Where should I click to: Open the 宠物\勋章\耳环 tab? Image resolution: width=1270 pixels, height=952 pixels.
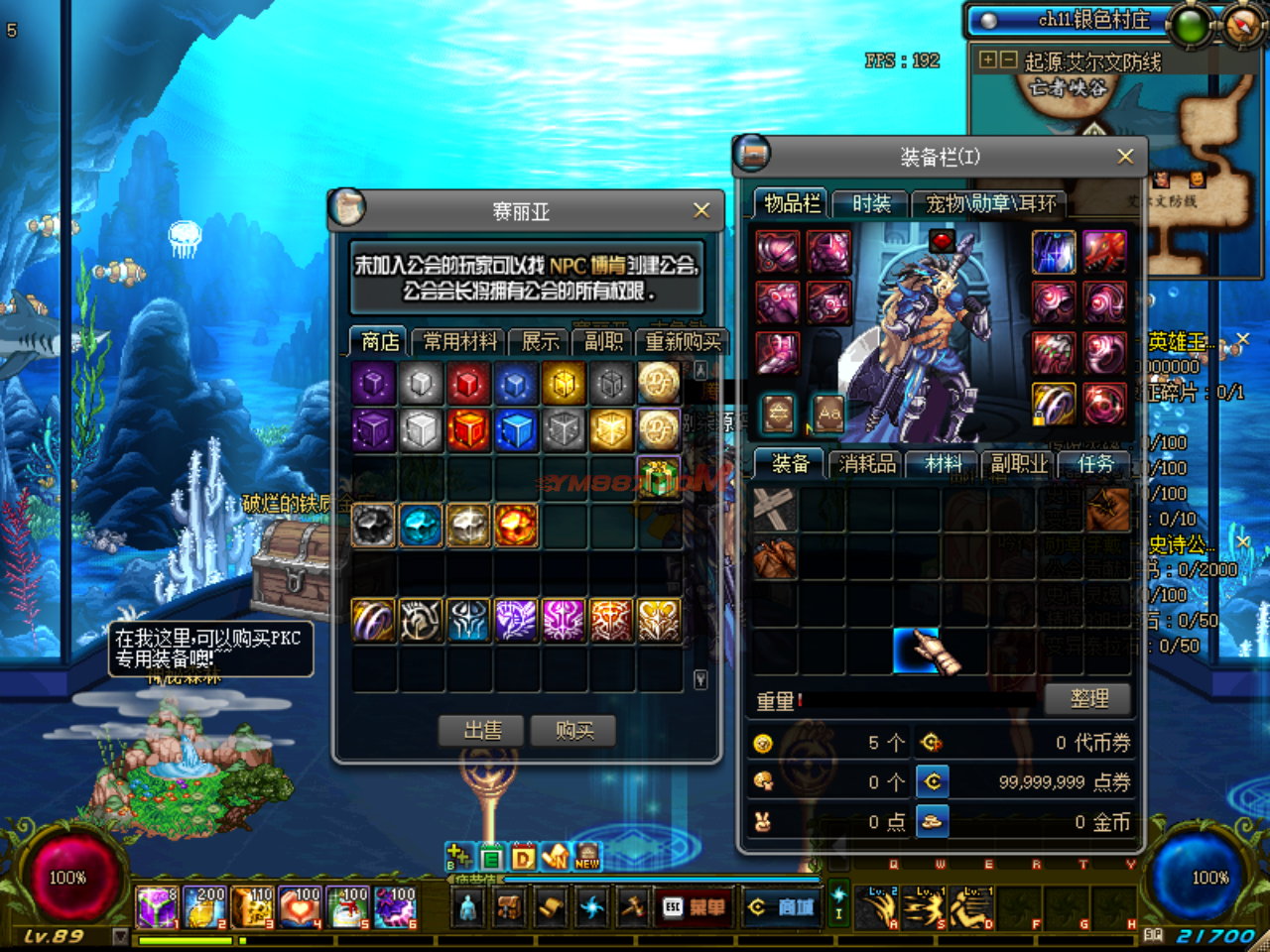990,204
